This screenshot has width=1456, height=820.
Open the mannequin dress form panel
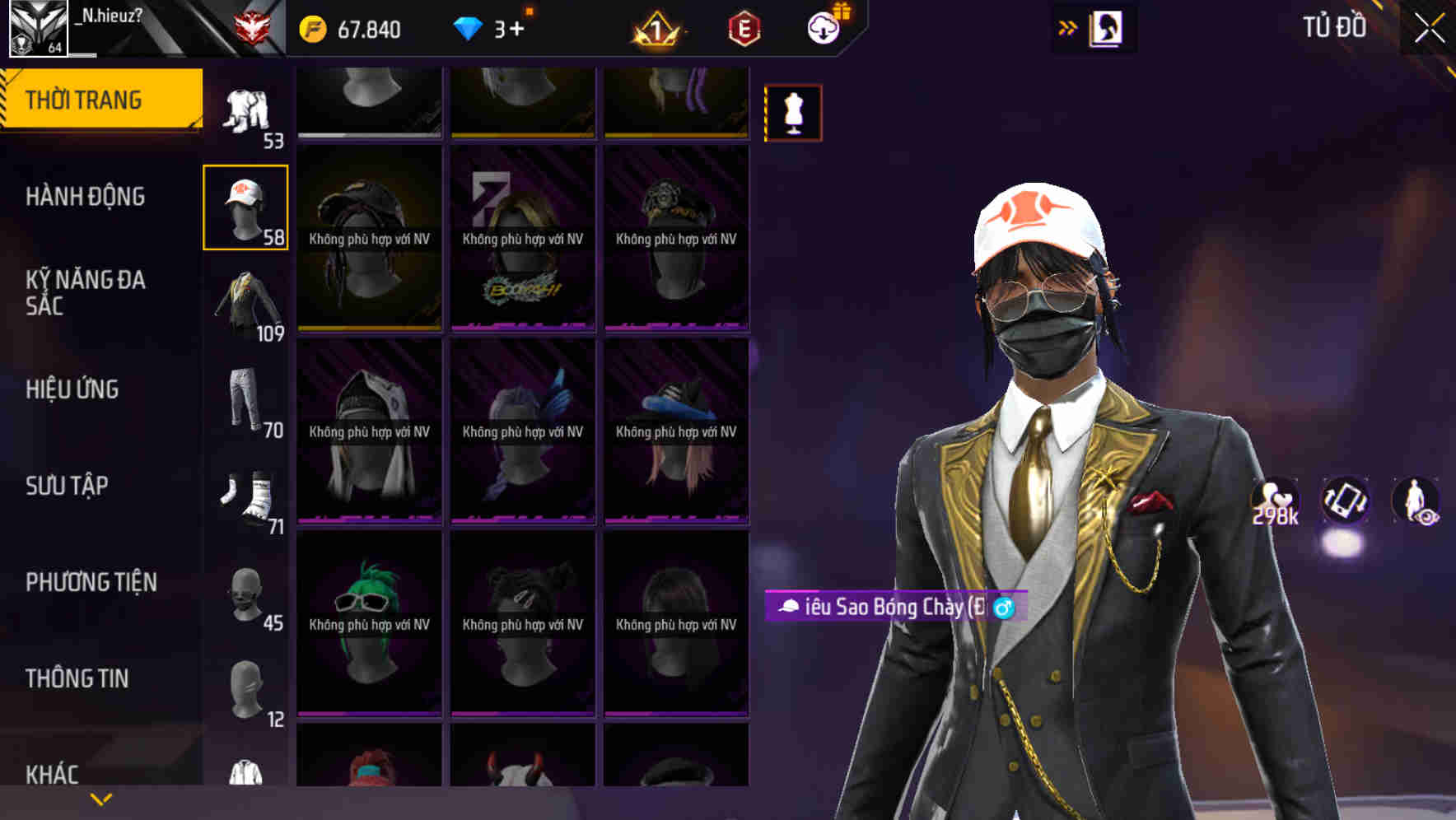[791, 112]
